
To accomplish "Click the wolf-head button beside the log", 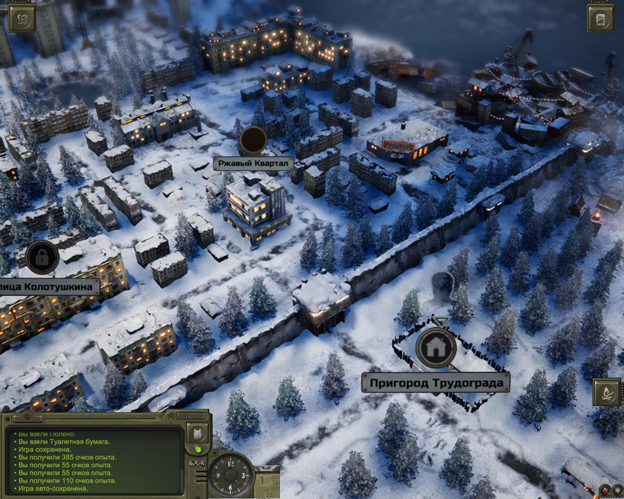I will (198, 434).
